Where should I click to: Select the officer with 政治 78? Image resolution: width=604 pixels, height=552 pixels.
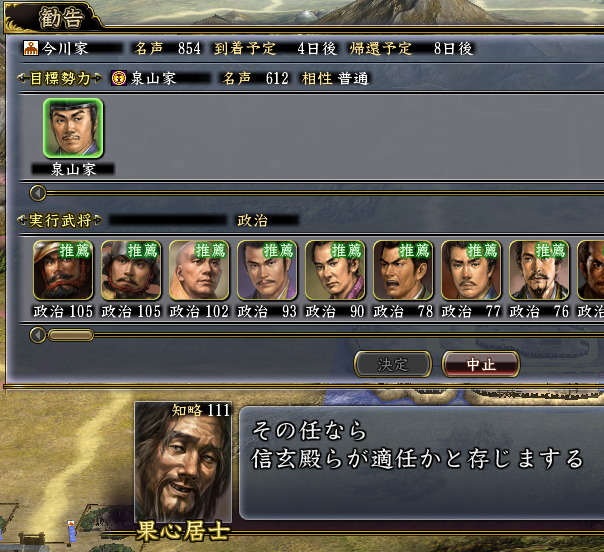tap(403, 270)
